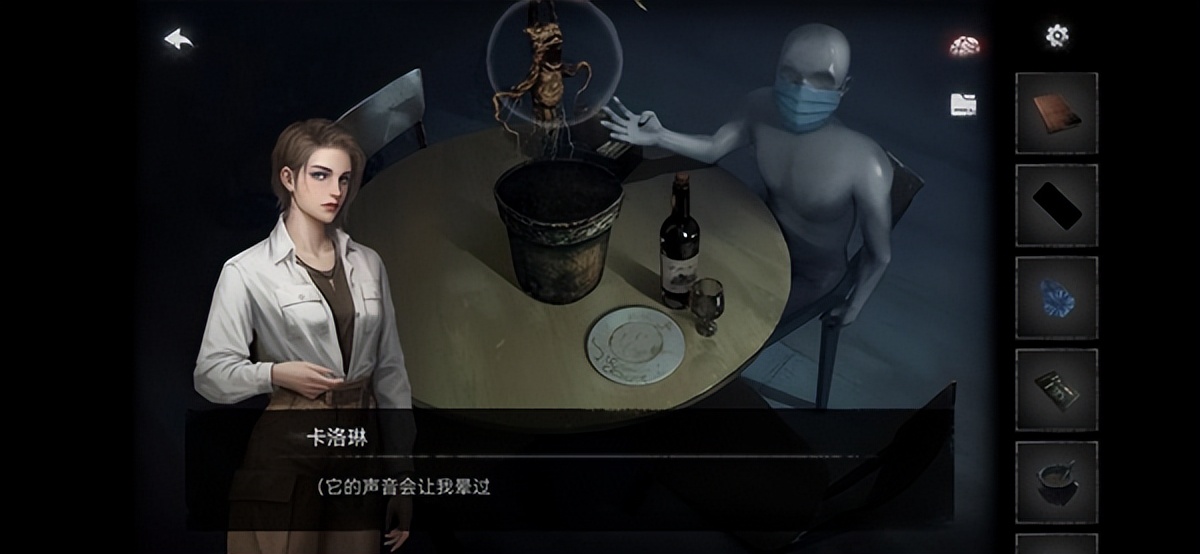
Task: Select the brown leather notebook slot
Action: pos(1056,113)
